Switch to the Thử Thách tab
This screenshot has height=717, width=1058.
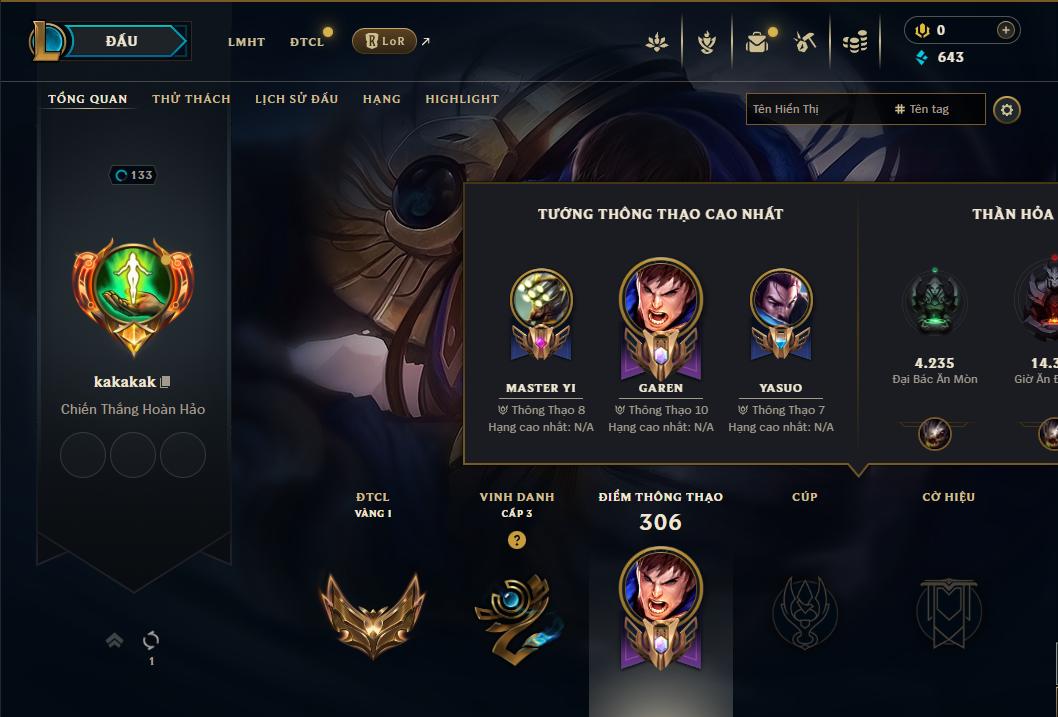(x=191, y=99)
